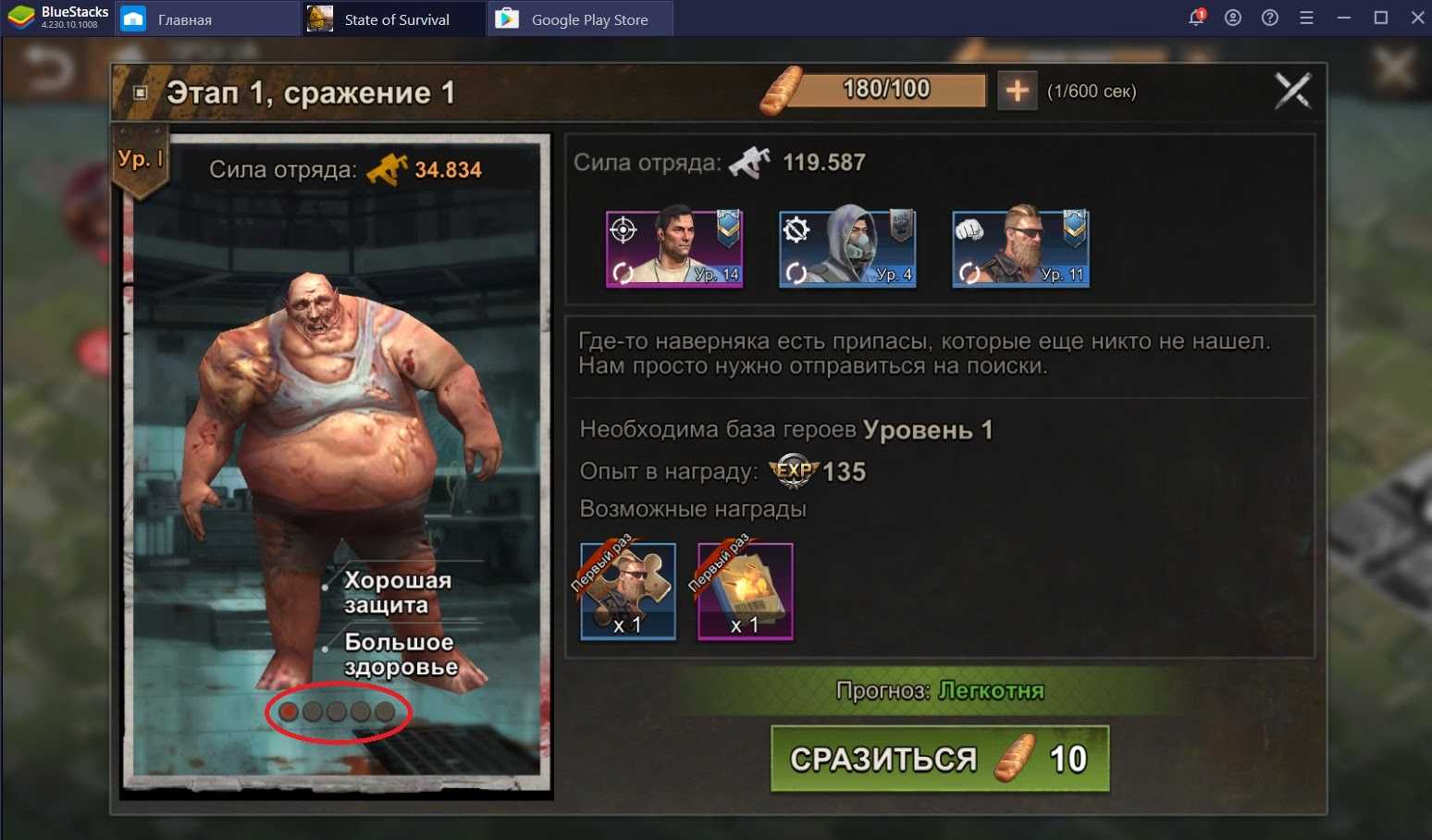Select the hooded level 4 hero portrait
Image resolution: width=1432 pixels, height=840 pixels.
coord(847,249)
